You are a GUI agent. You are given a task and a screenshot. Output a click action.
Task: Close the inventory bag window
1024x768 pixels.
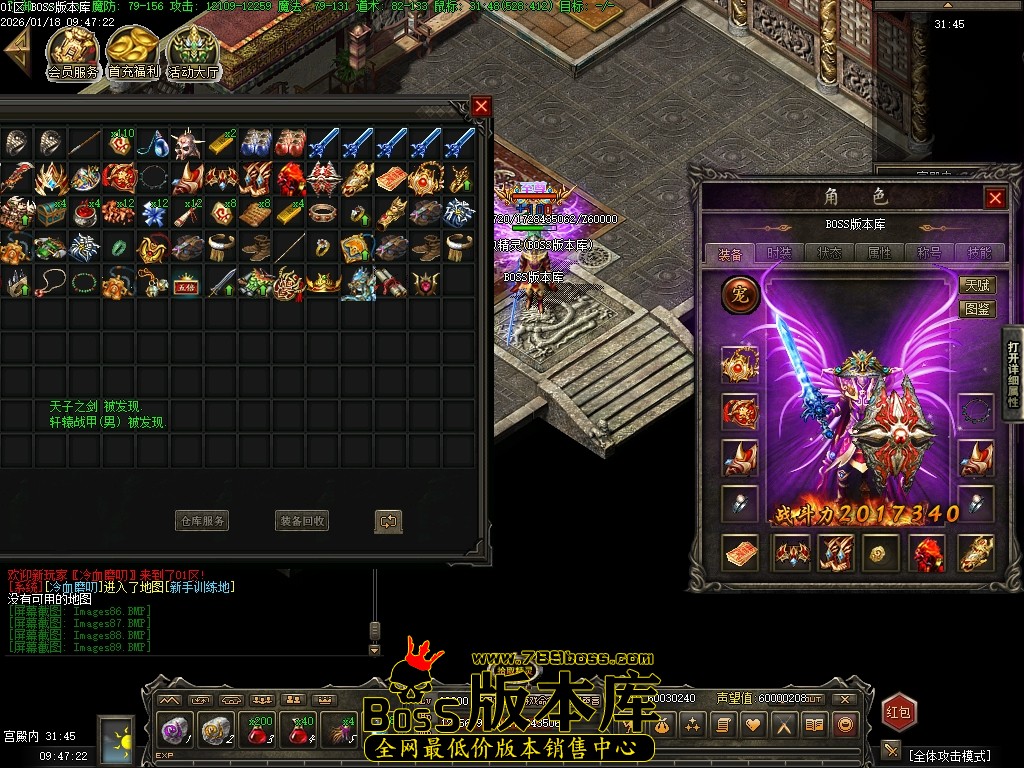click(482, 106)
